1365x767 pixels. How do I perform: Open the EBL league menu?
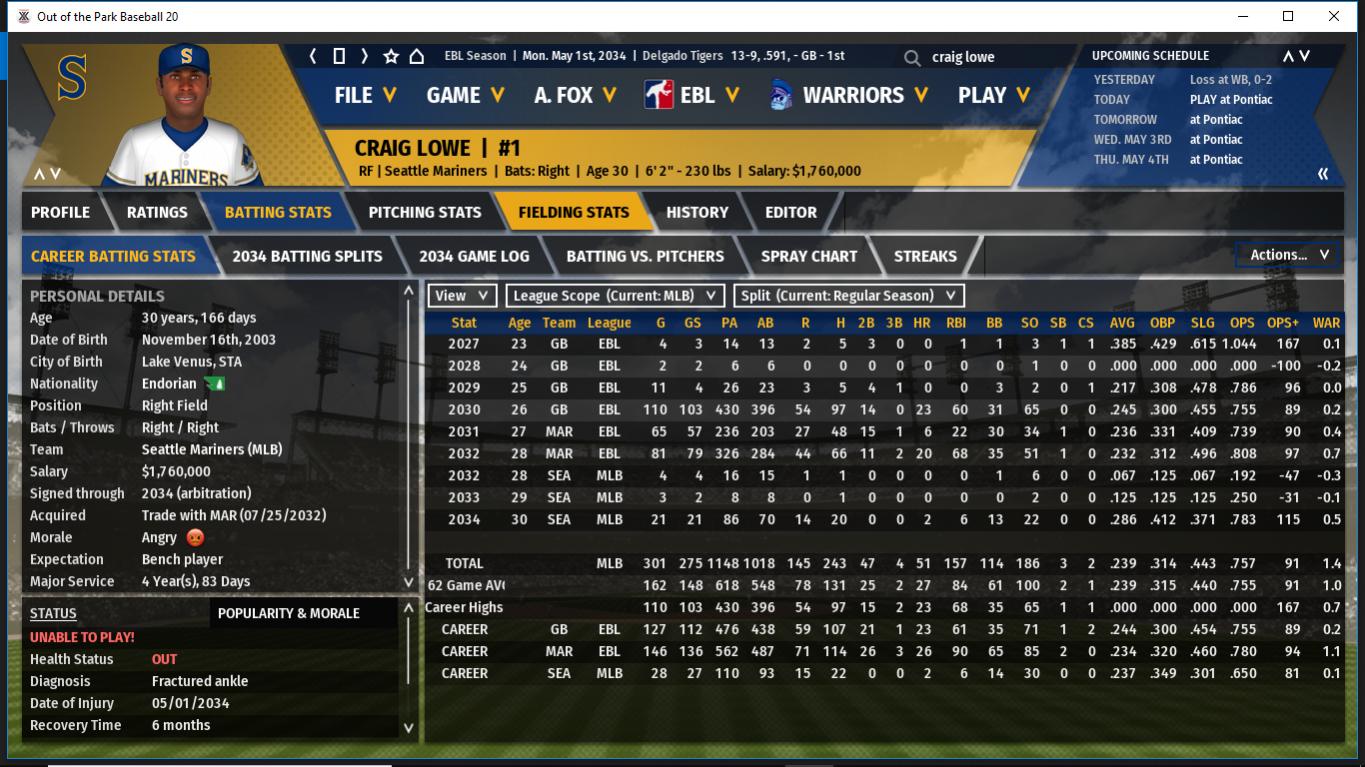tap(693, 95)
